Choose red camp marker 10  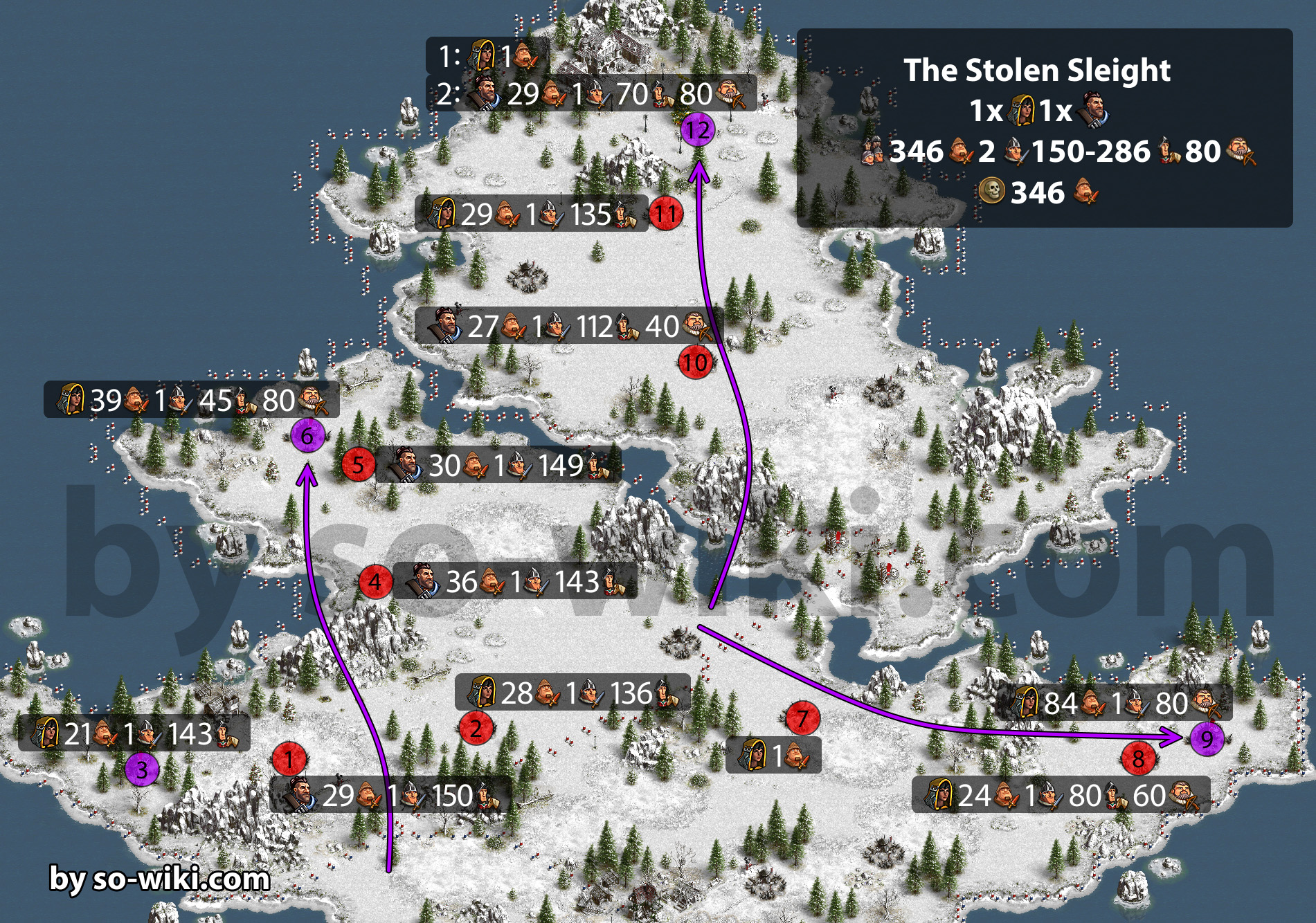click(x=695, y=362)
